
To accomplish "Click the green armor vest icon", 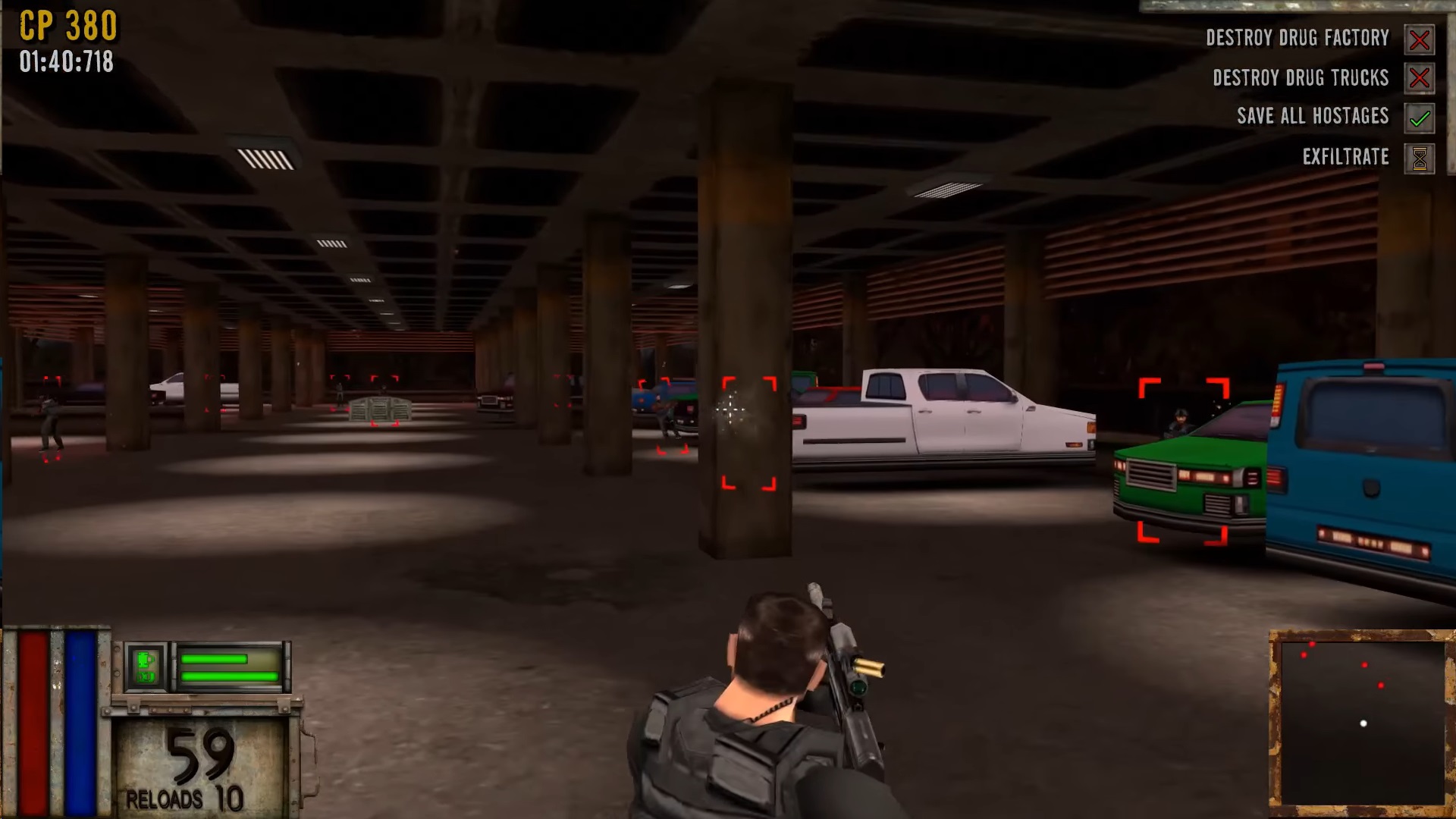I will (x=146, y=667).
